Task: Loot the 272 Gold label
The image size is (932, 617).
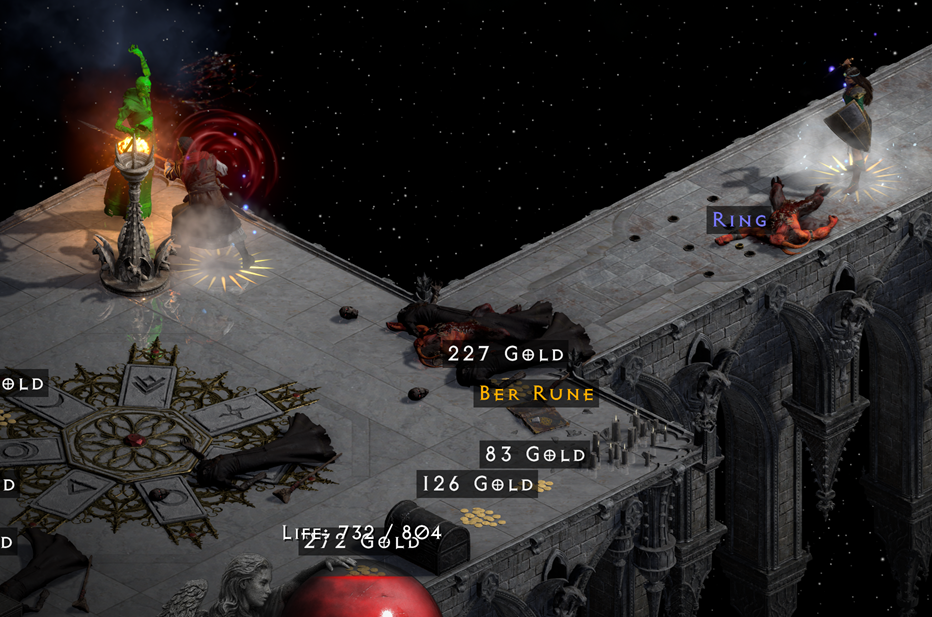Action: click(x=360, y=544)
